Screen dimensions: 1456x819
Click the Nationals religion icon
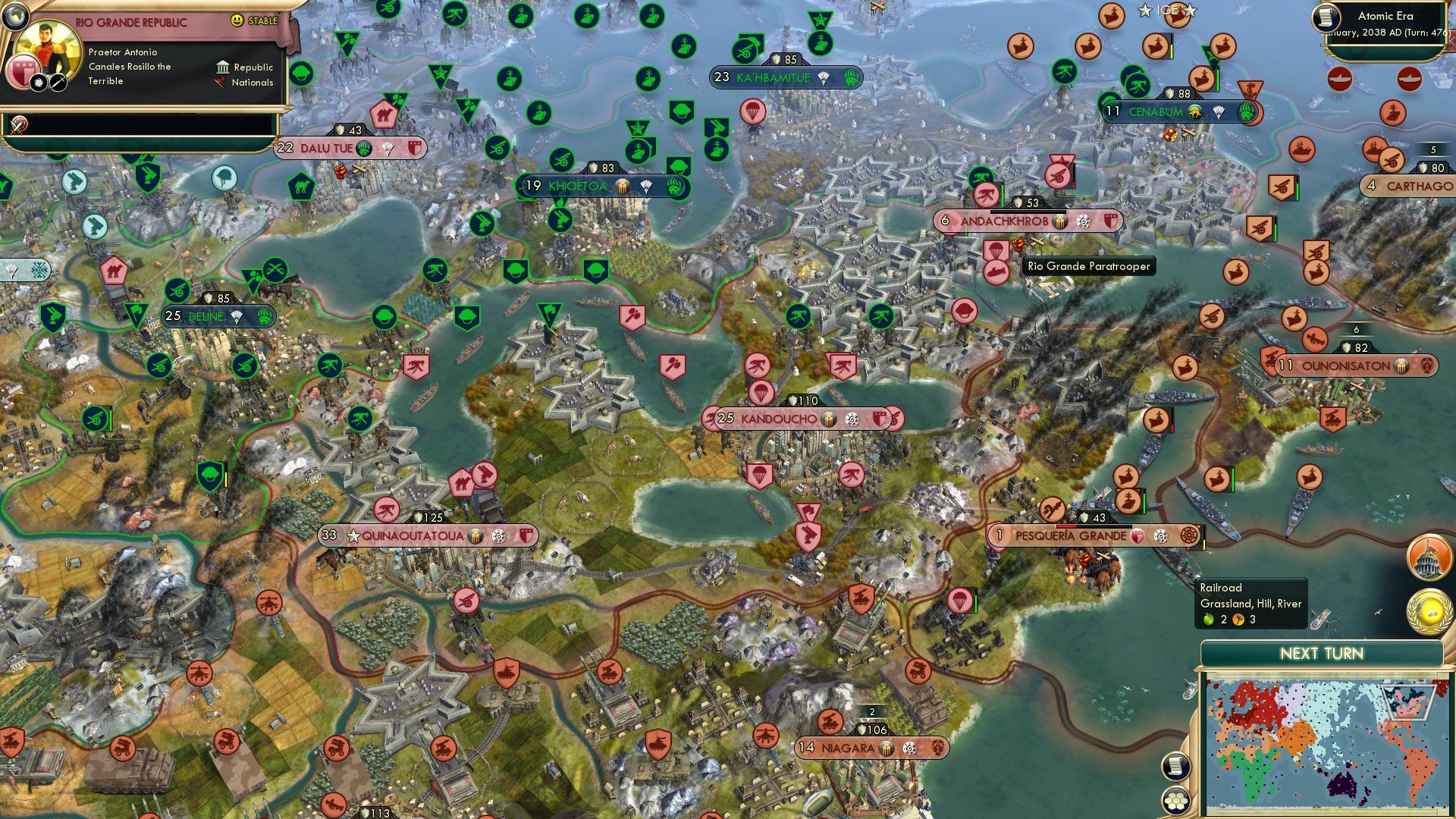(x=221, y=83)
